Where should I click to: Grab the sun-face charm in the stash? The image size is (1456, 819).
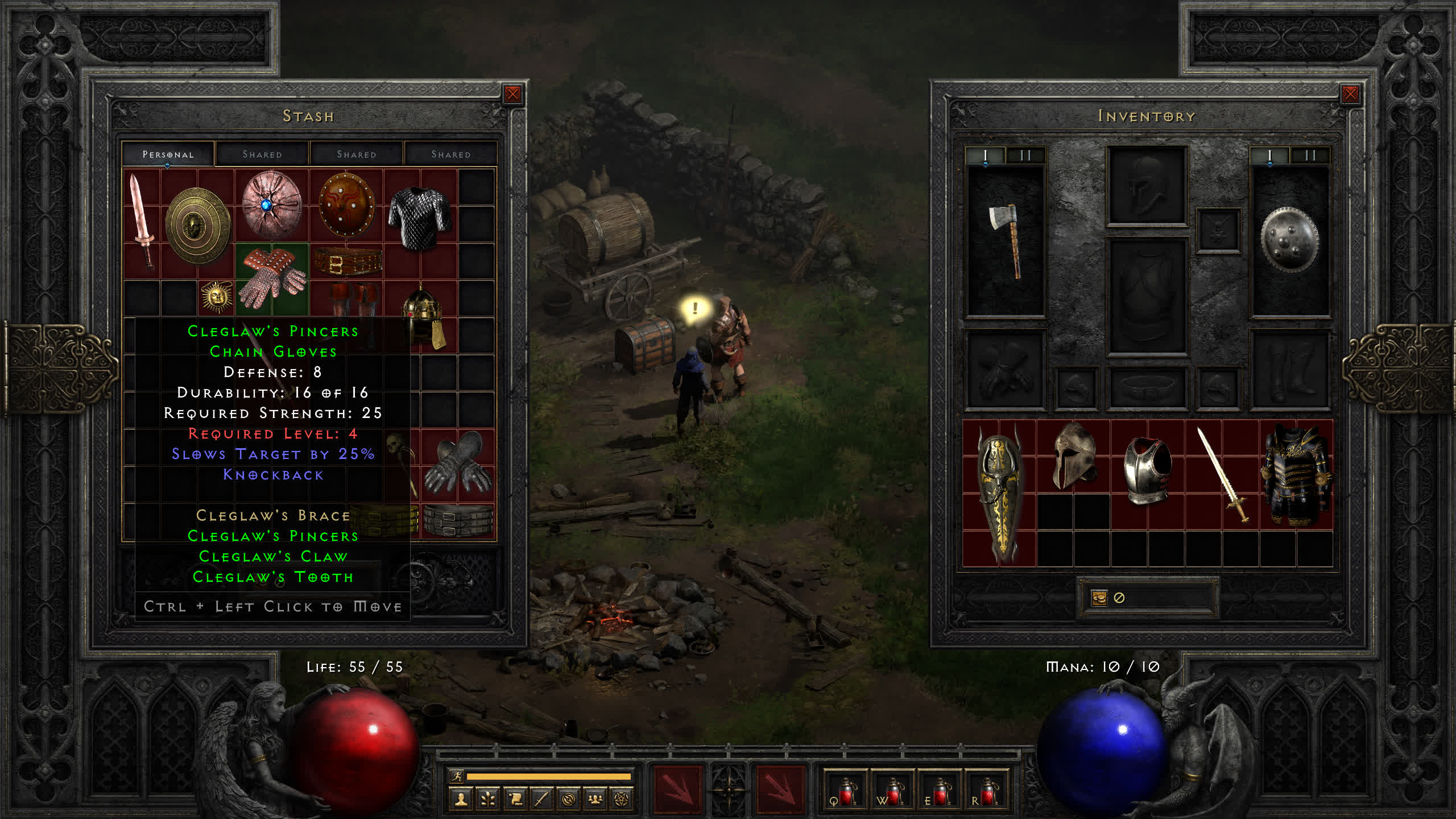click(216, 296)
